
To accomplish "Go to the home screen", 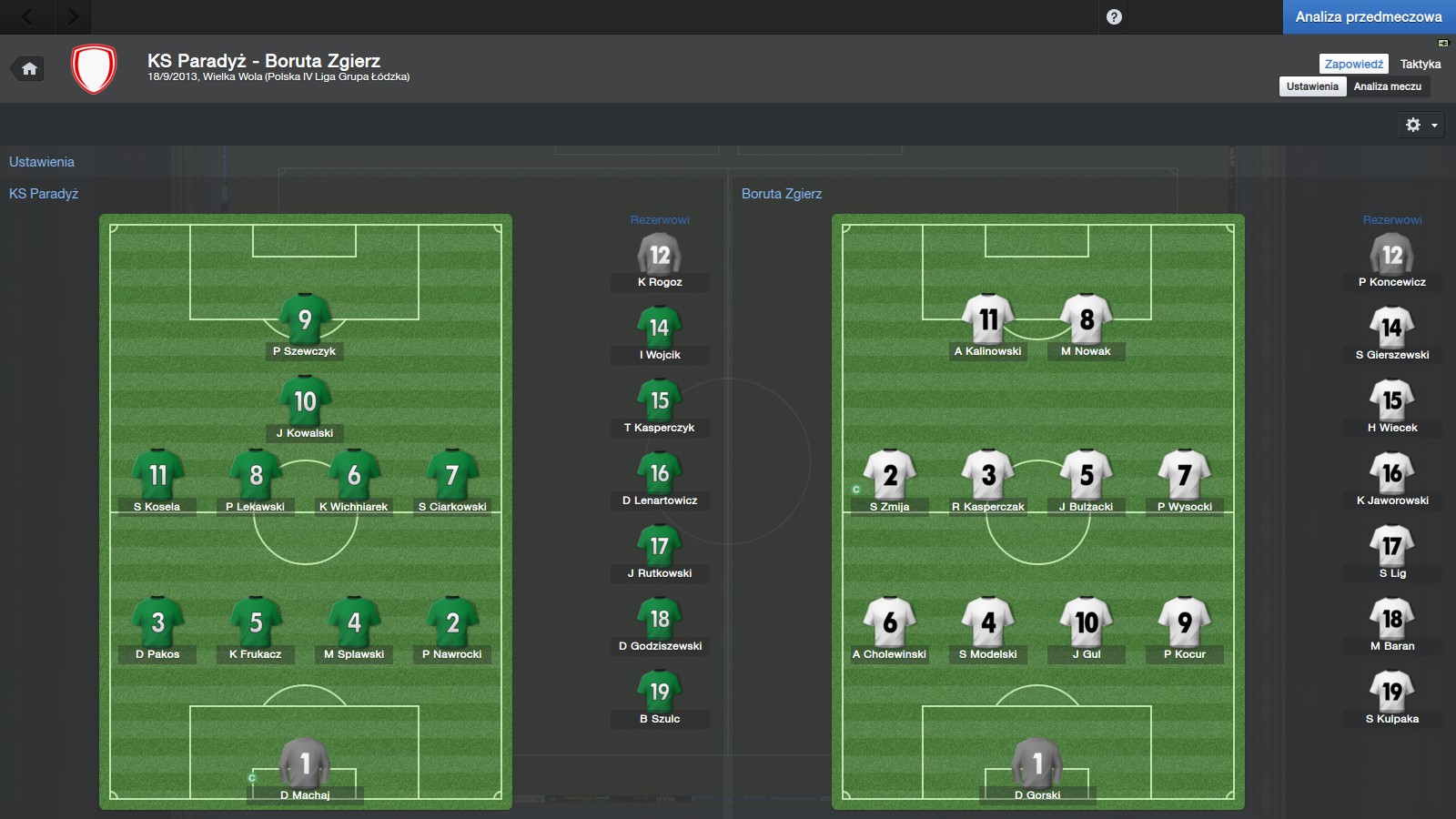I will pyautogui.click(x=29, y=68).
